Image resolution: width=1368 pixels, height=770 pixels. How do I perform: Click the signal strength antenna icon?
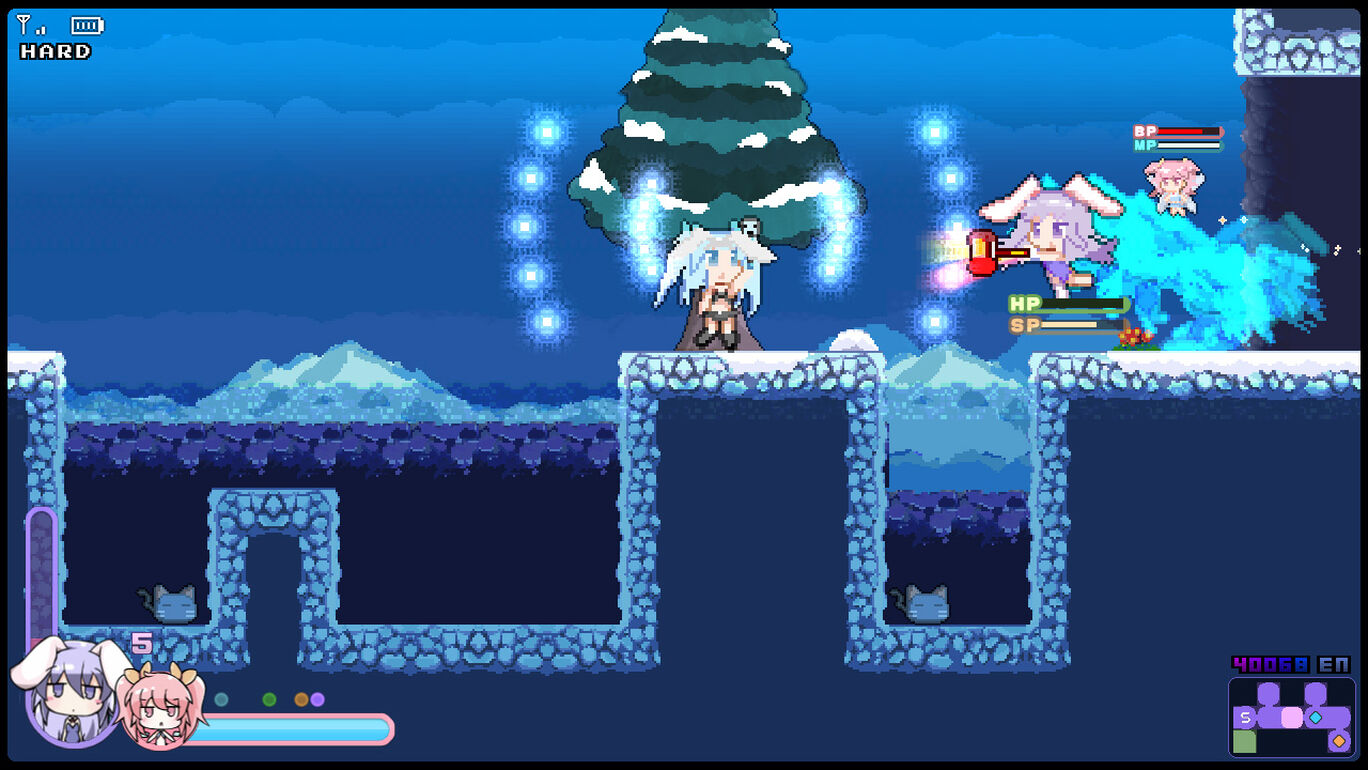coord(22,22)
